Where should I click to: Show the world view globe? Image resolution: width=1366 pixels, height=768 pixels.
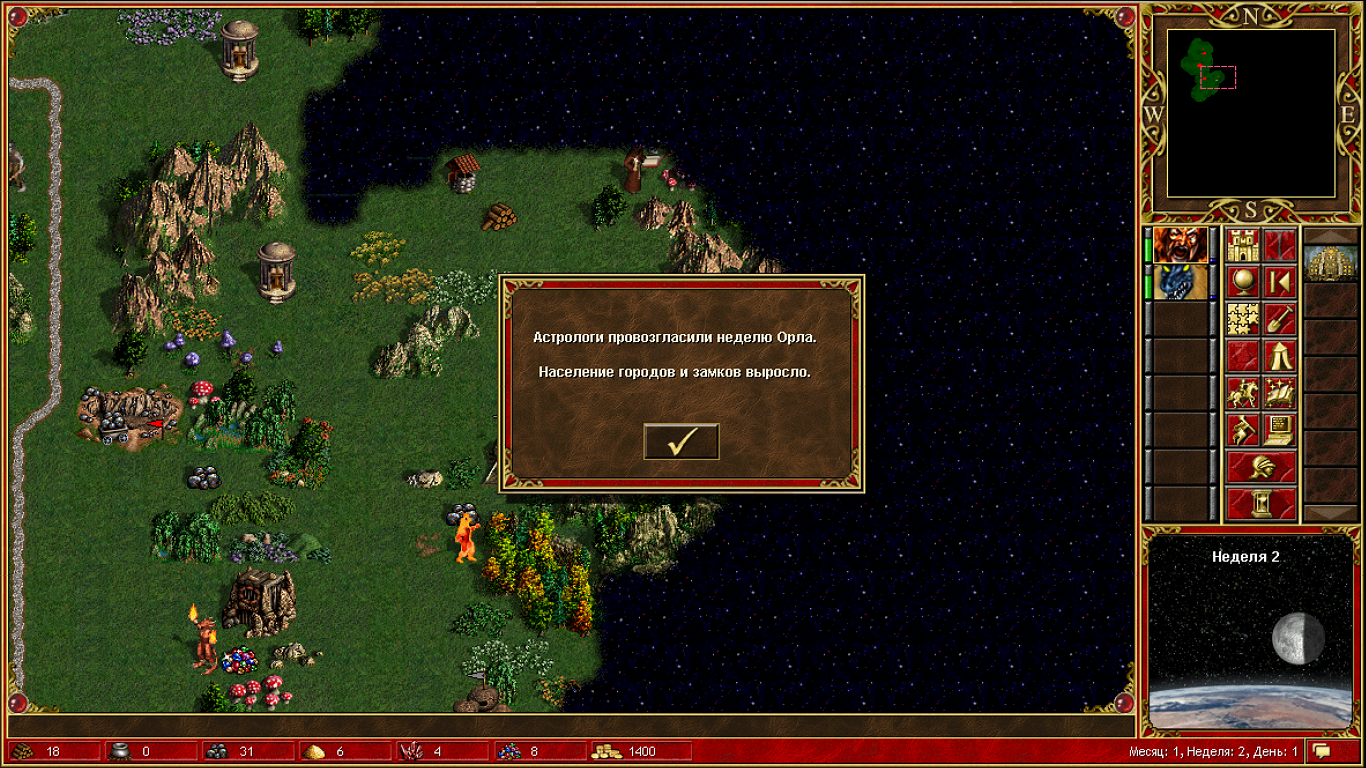click(x=1243, y=283)
